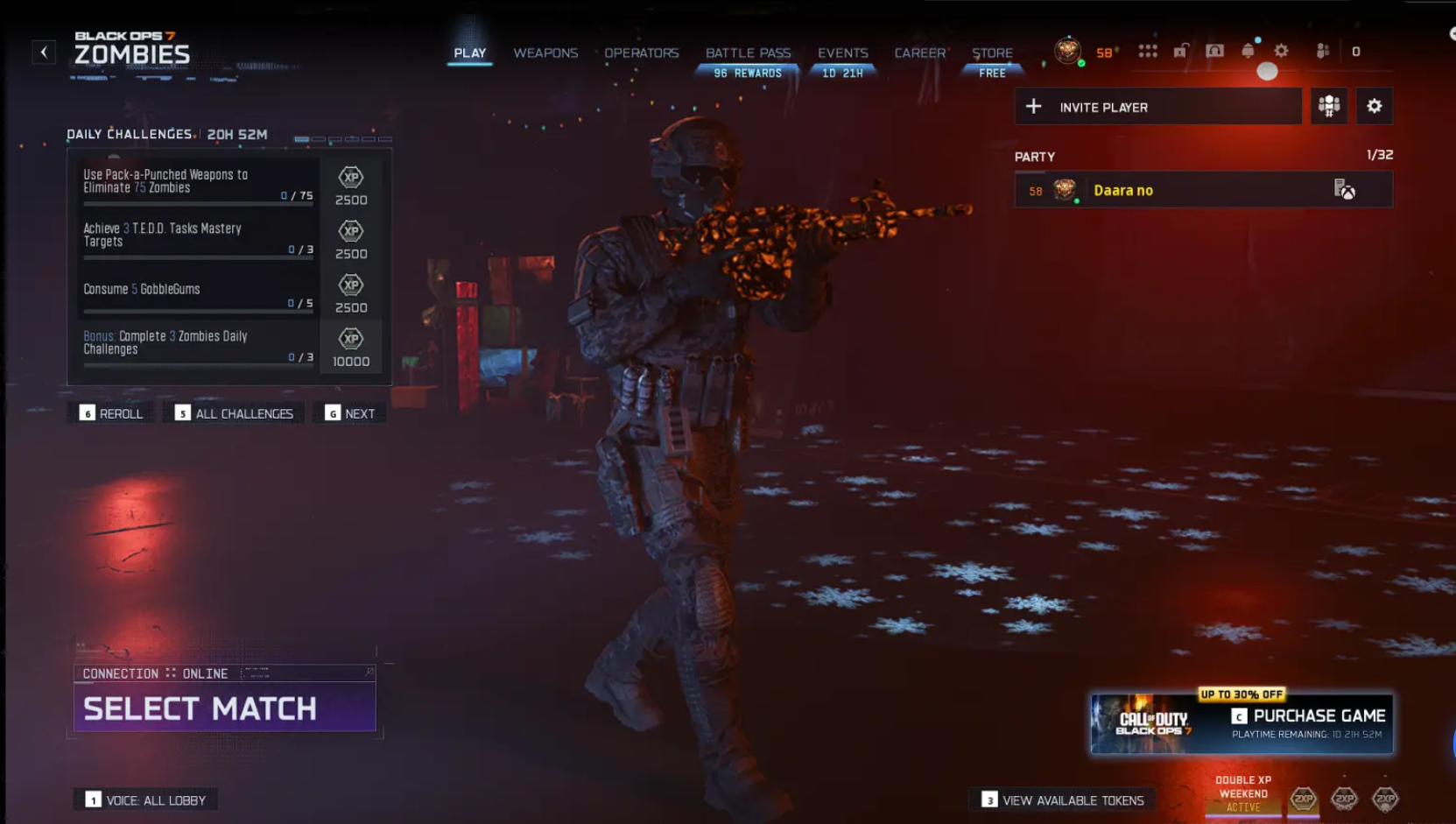Viewport: 1456px width, 824px height.
Task: Select the Battle Pass menu item
Action: (x=748, y=53)
